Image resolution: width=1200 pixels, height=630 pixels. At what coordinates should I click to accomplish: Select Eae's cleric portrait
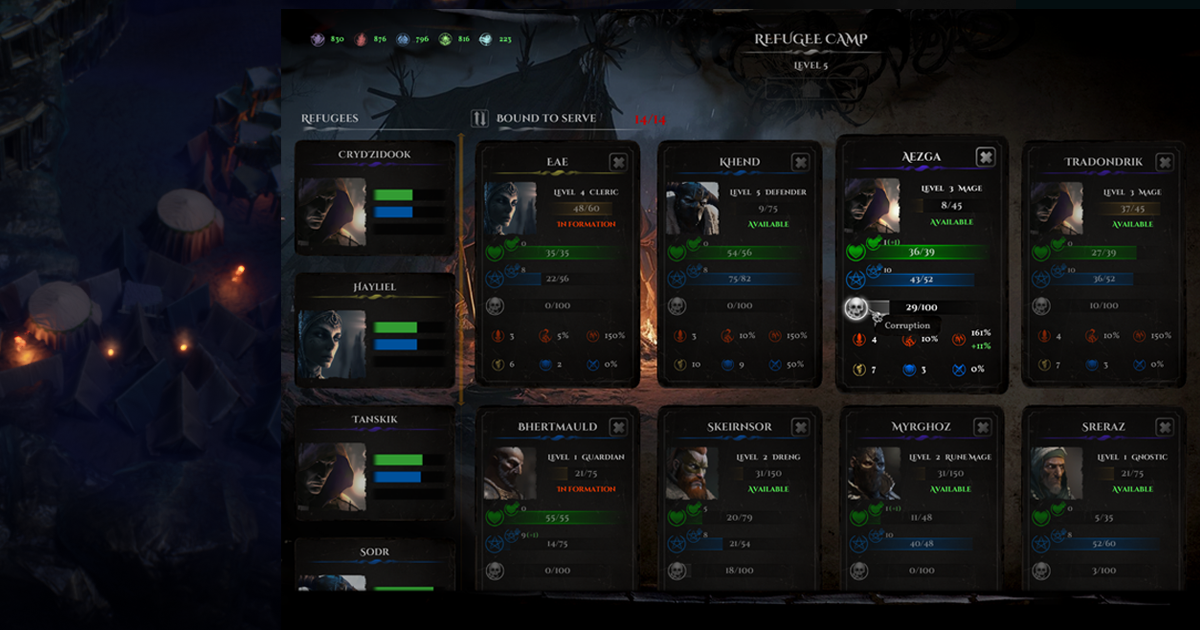pos(510,208)
